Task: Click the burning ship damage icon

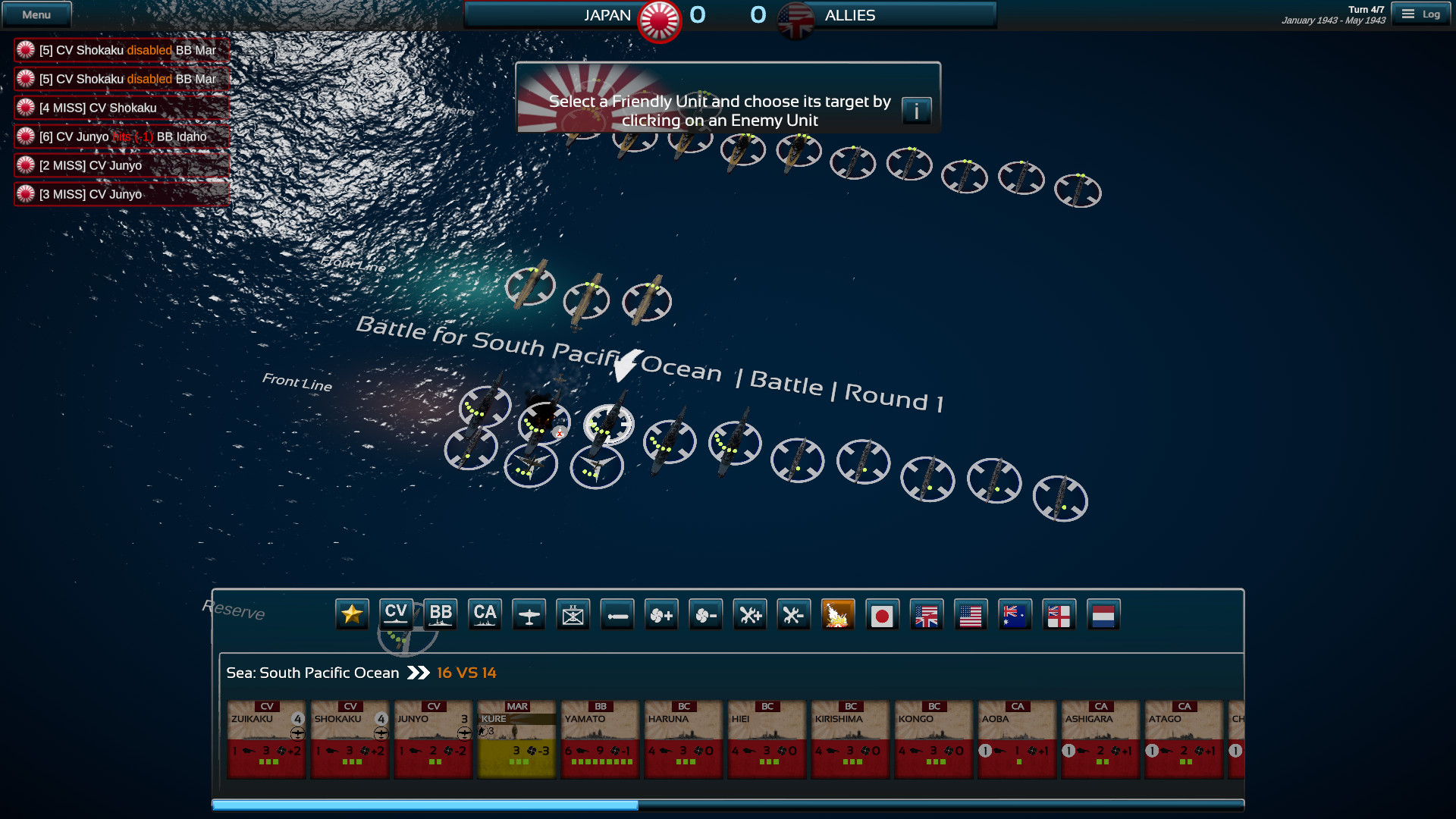Action: pos(839,614)
